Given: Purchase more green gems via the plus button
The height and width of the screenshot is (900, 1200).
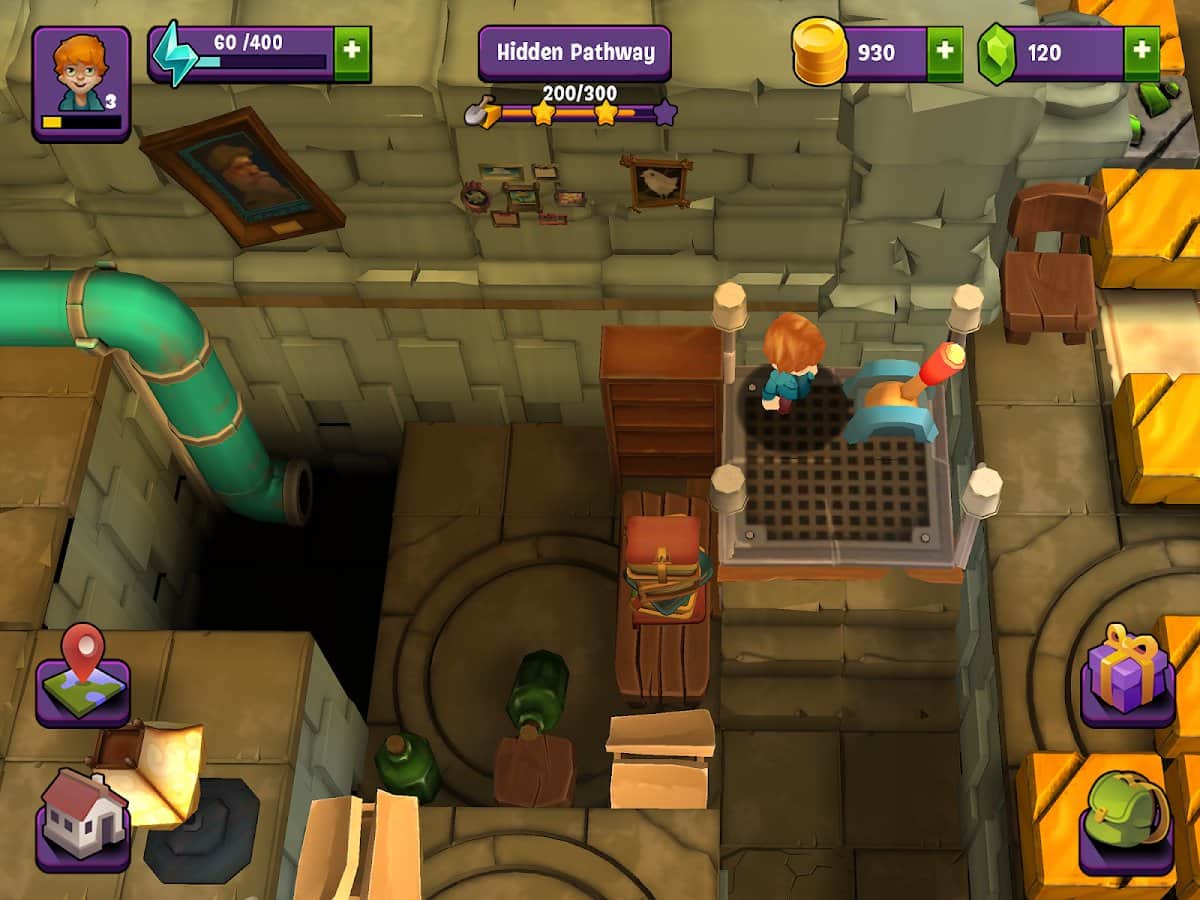Looking at the screenshot, I should [x=1142, y=53].
